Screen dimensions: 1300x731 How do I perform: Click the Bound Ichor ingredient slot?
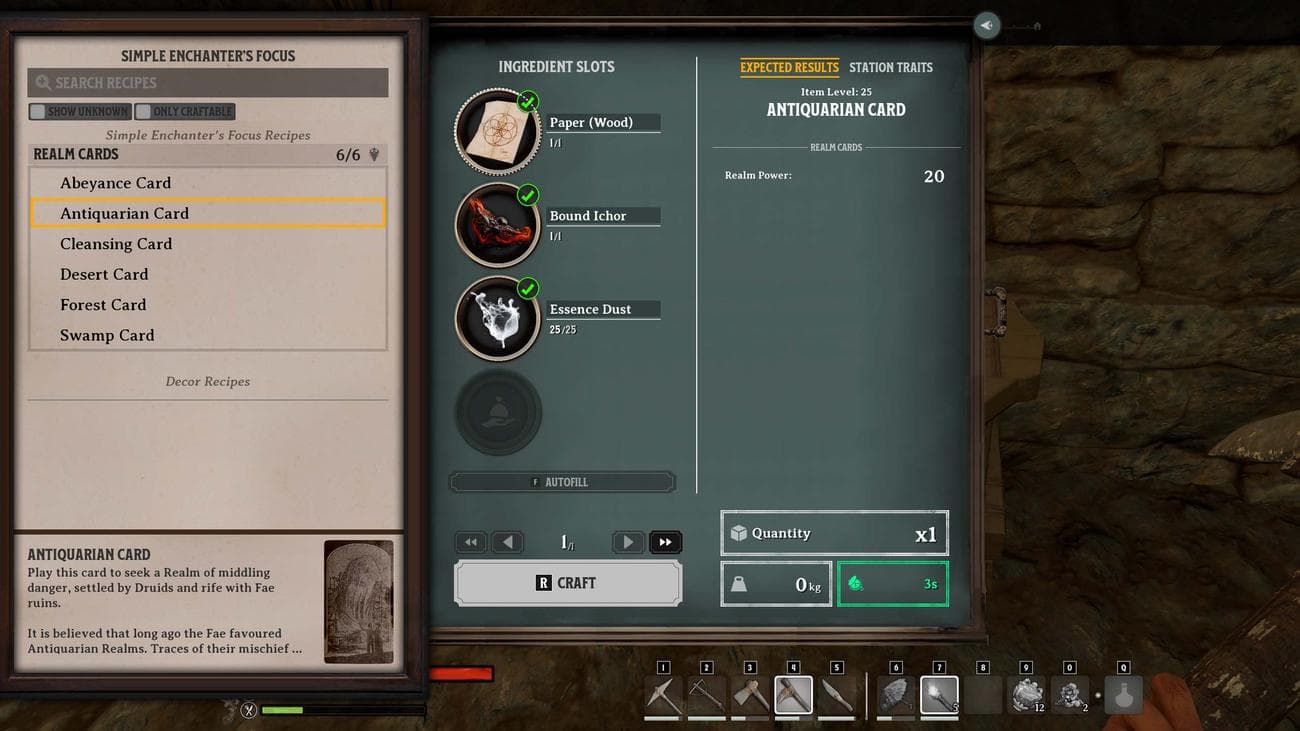pos(498,224)
